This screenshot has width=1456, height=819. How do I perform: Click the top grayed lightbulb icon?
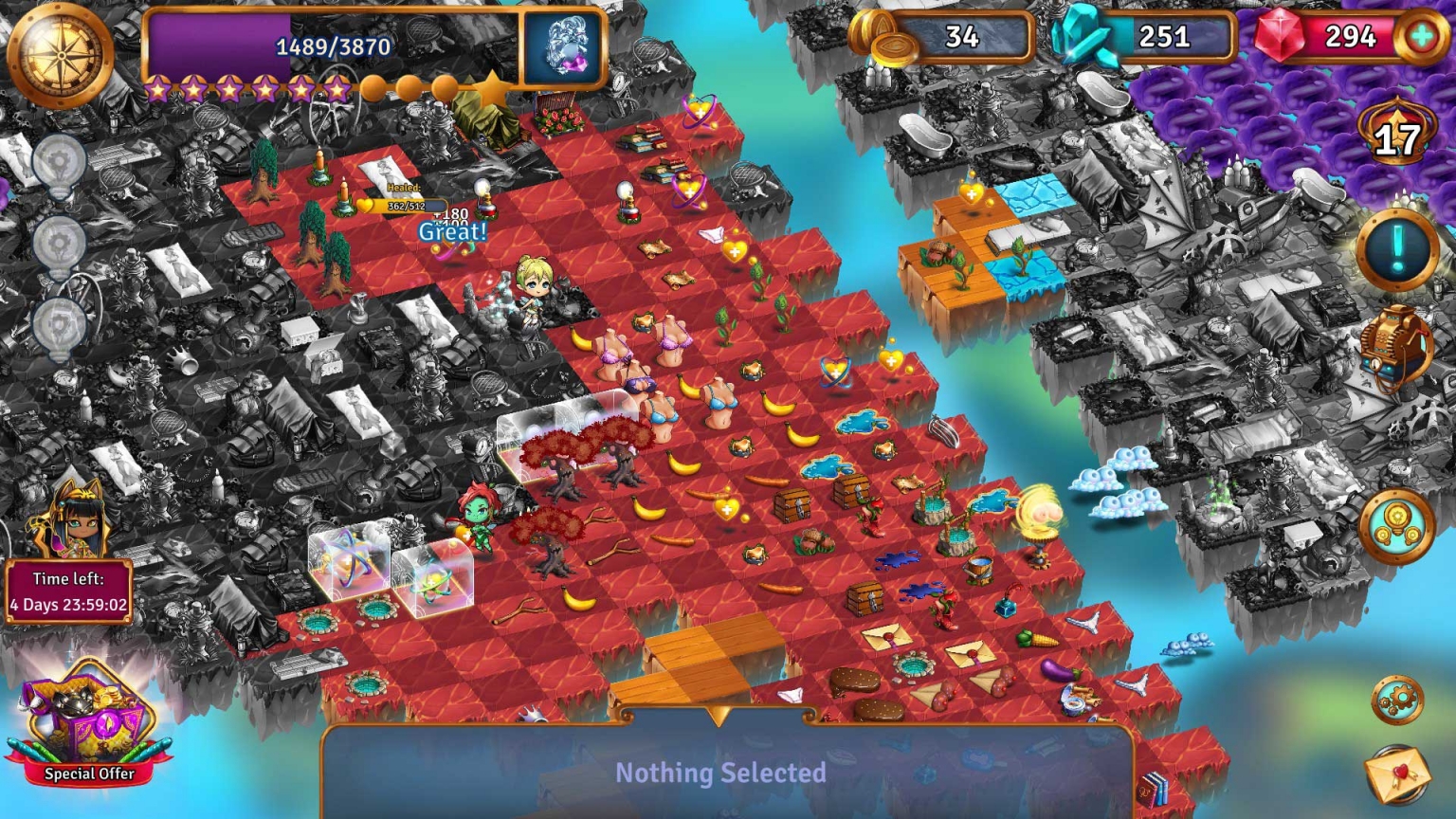60,161
